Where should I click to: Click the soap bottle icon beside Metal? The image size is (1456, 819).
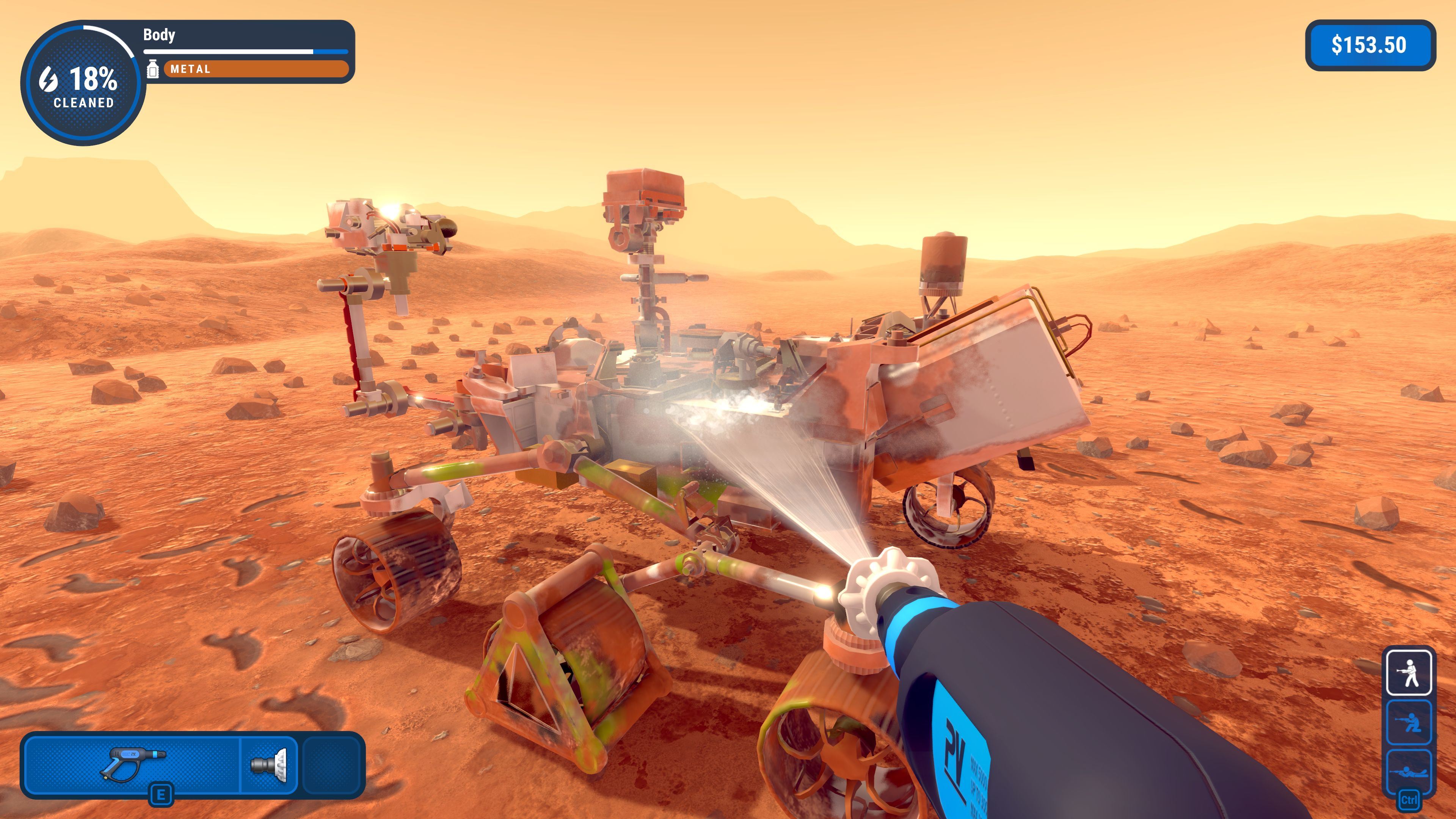(x=152, y=69)
